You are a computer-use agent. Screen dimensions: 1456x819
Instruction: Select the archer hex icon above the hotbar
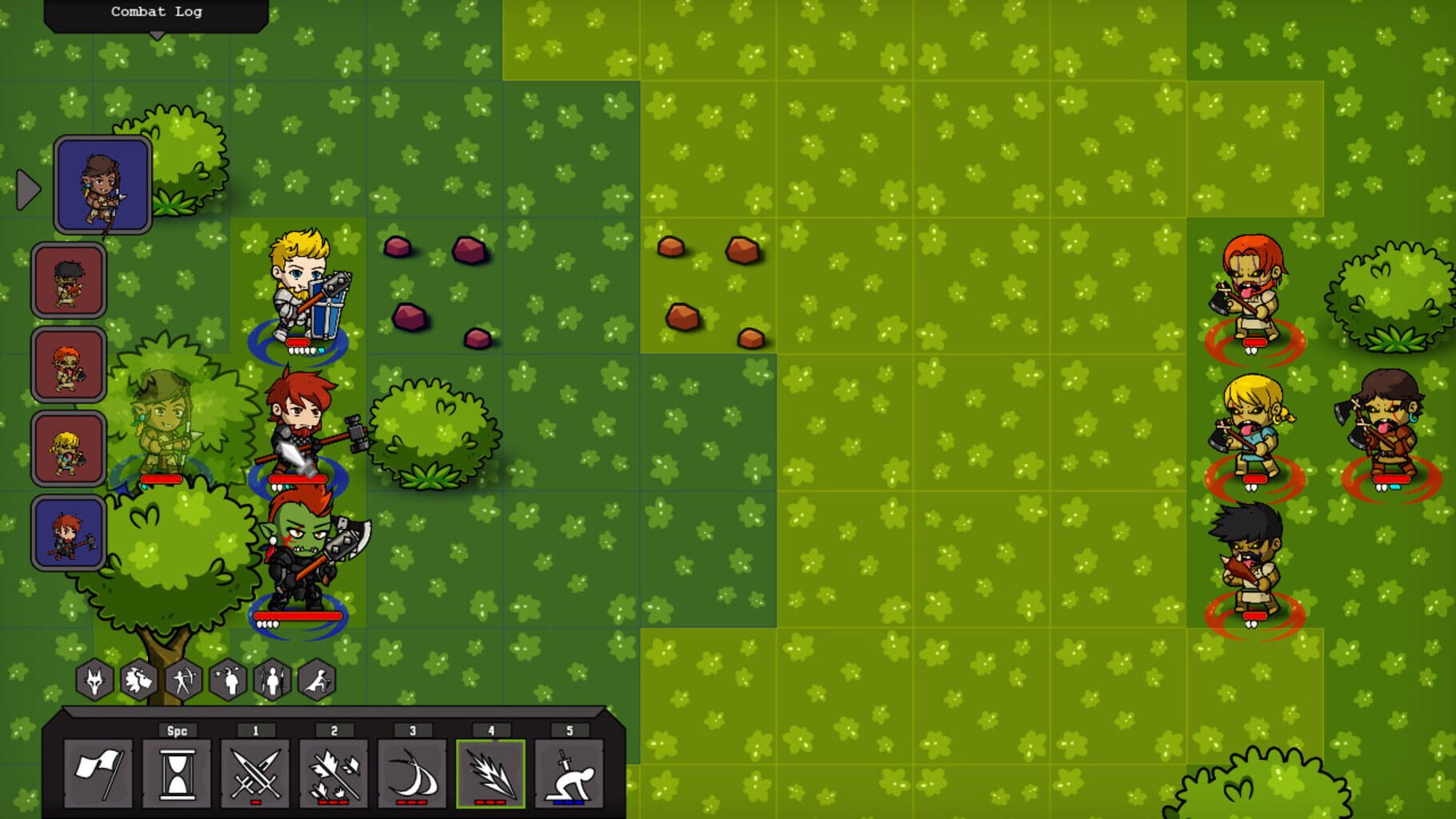pos(184,680)
